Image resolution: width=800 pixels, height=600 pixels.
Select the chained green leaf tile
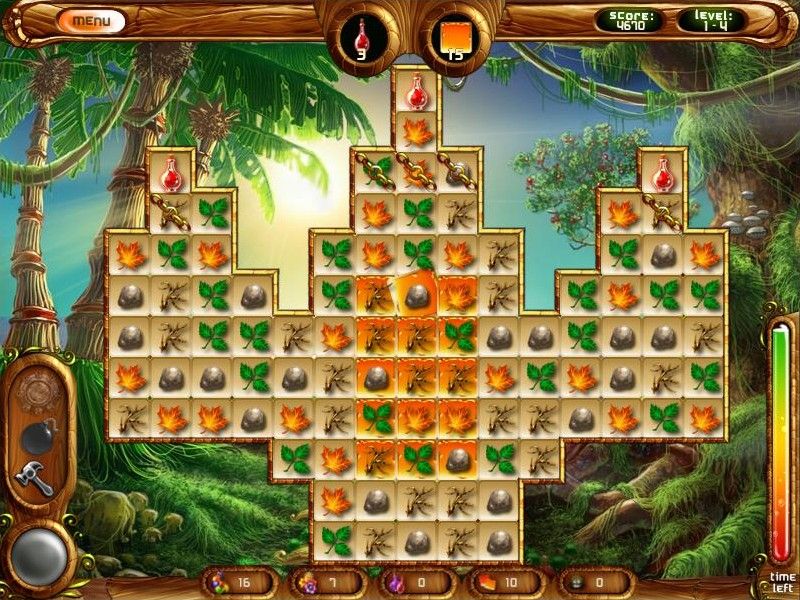tap(376, 172)
